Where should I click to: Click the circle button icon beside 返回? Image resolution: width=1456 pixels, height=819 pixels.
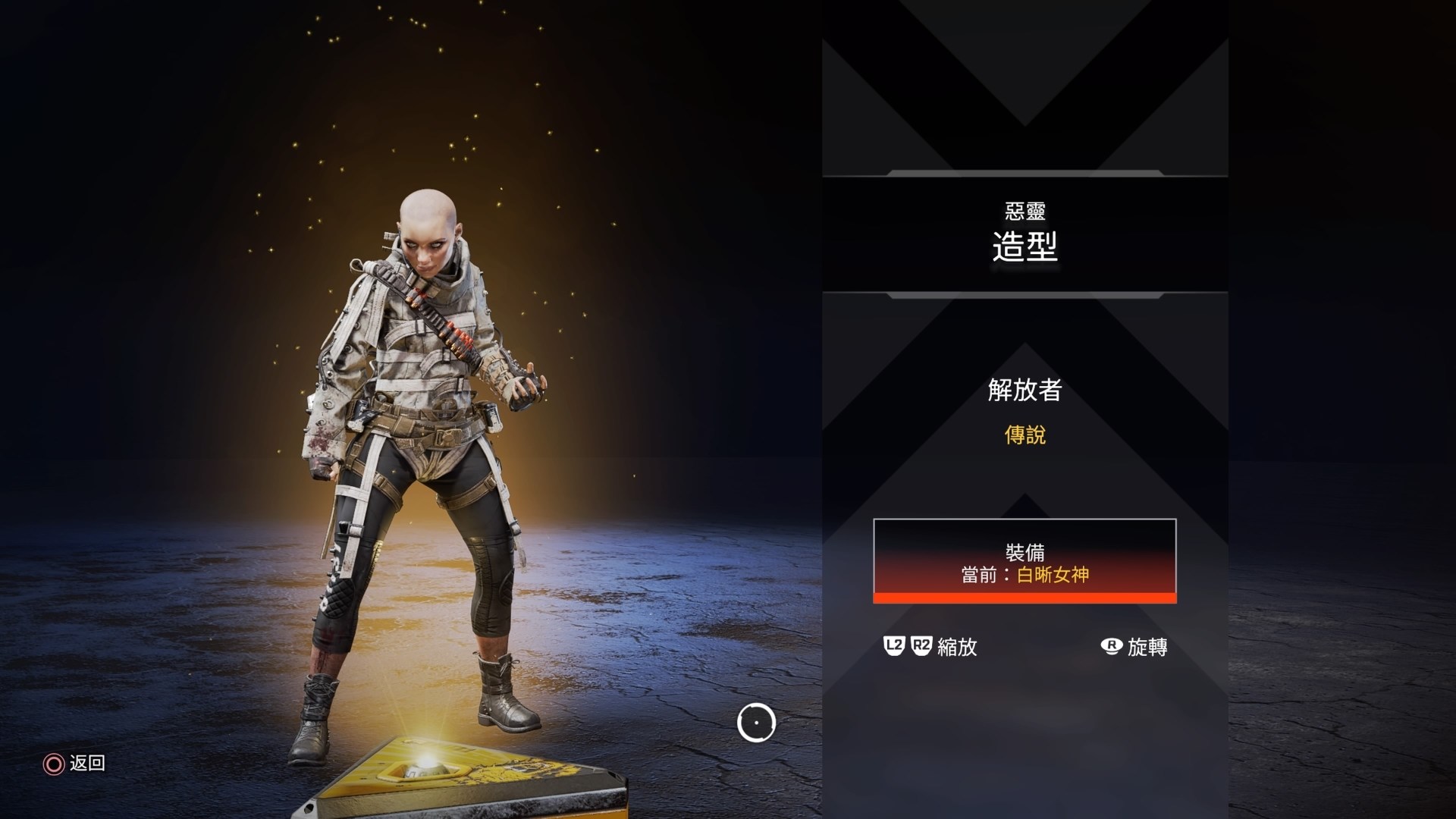tap(52, 765)
